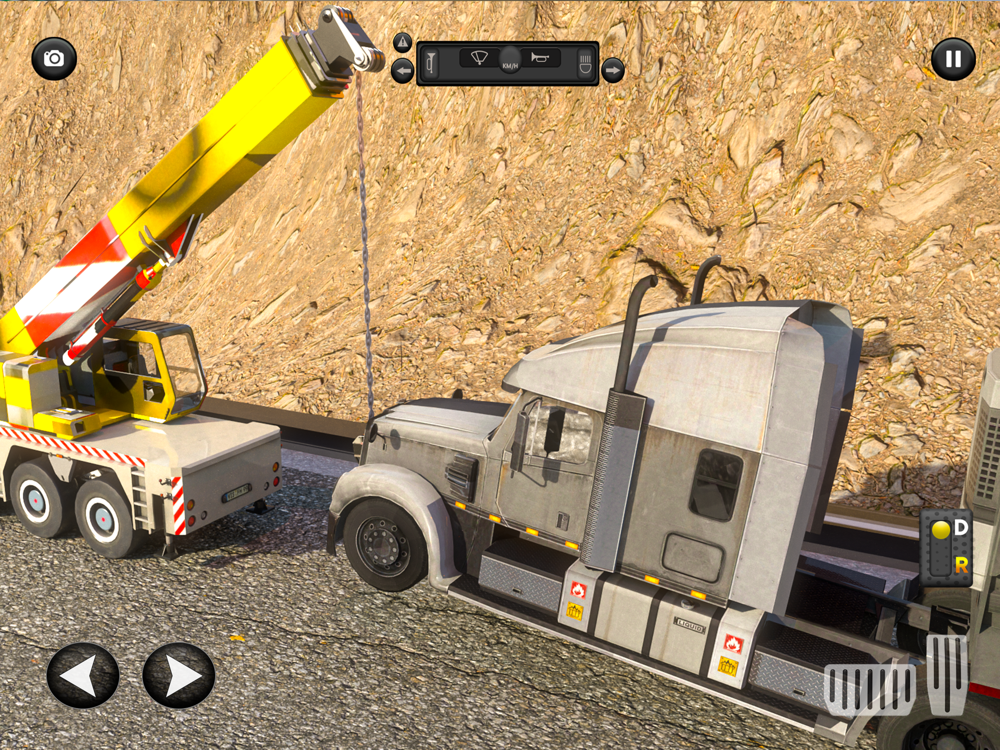
Task: Step on the wide brake pedal
Action: coord(868,688)
